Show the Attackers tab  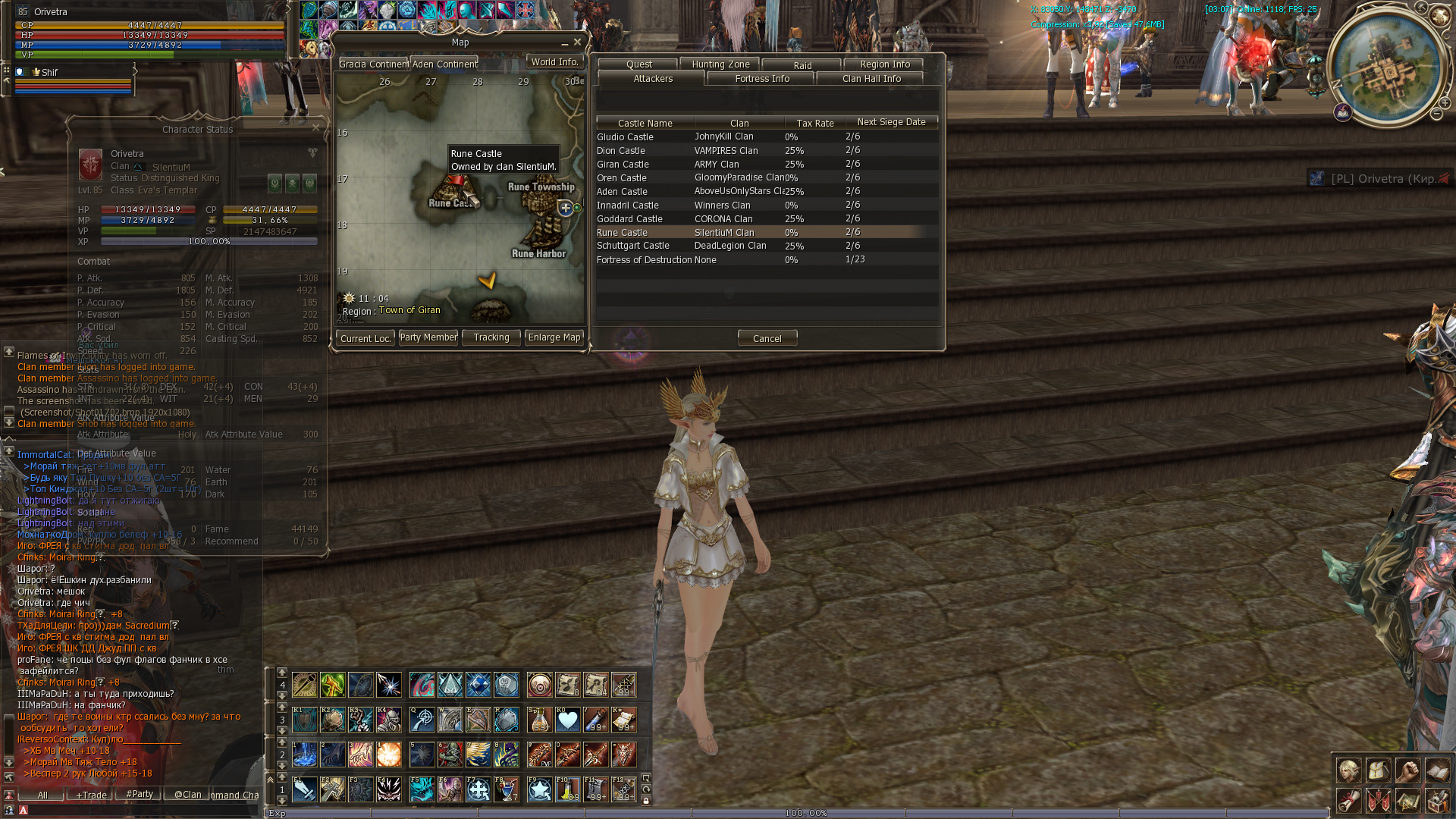coord(652,79)
